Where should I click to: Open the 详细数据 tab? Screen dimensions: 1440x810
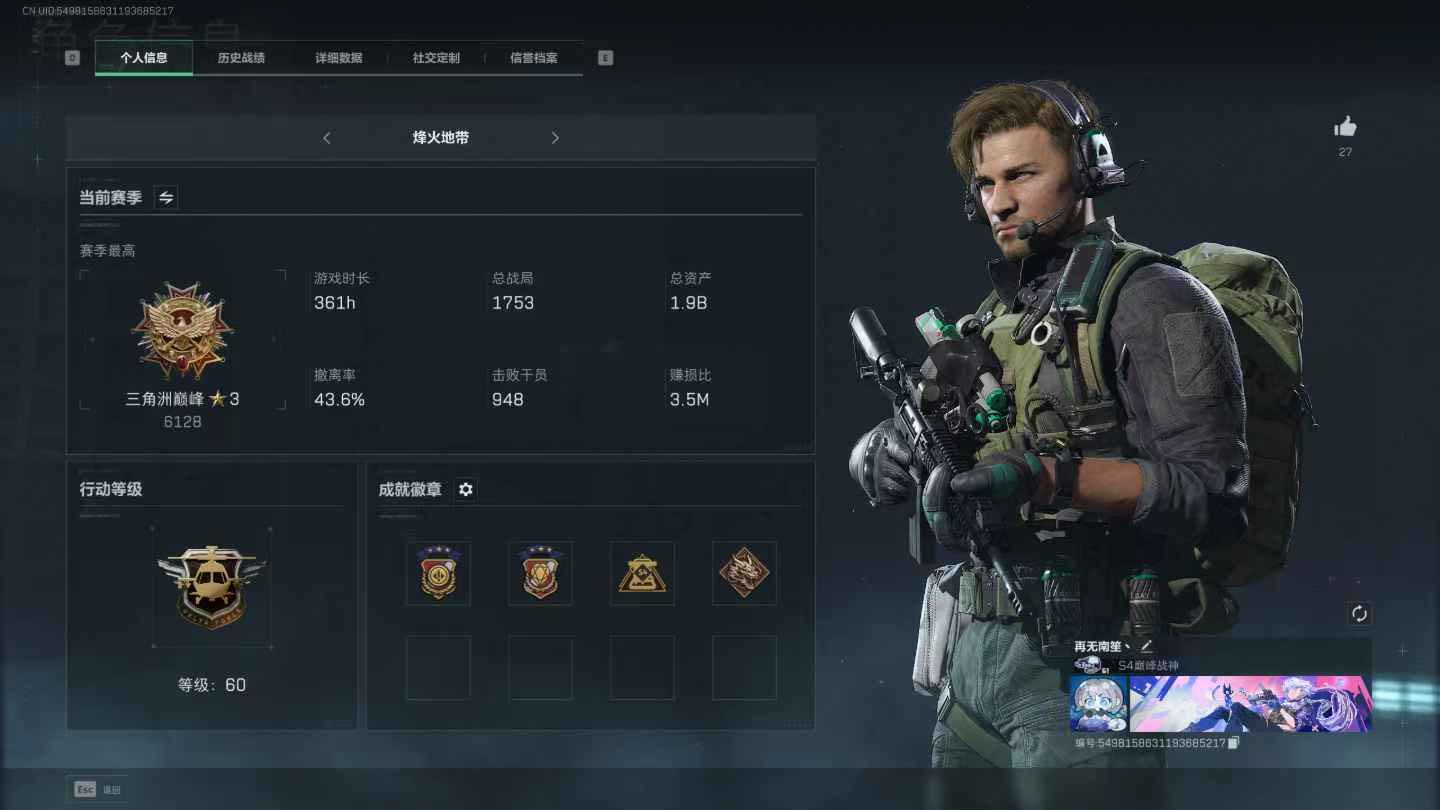click(x=339, y=58)
